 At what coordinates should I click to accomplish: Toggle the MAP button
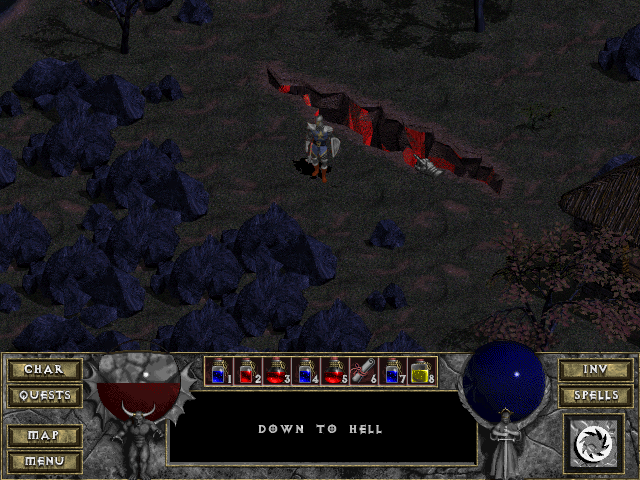43,436
